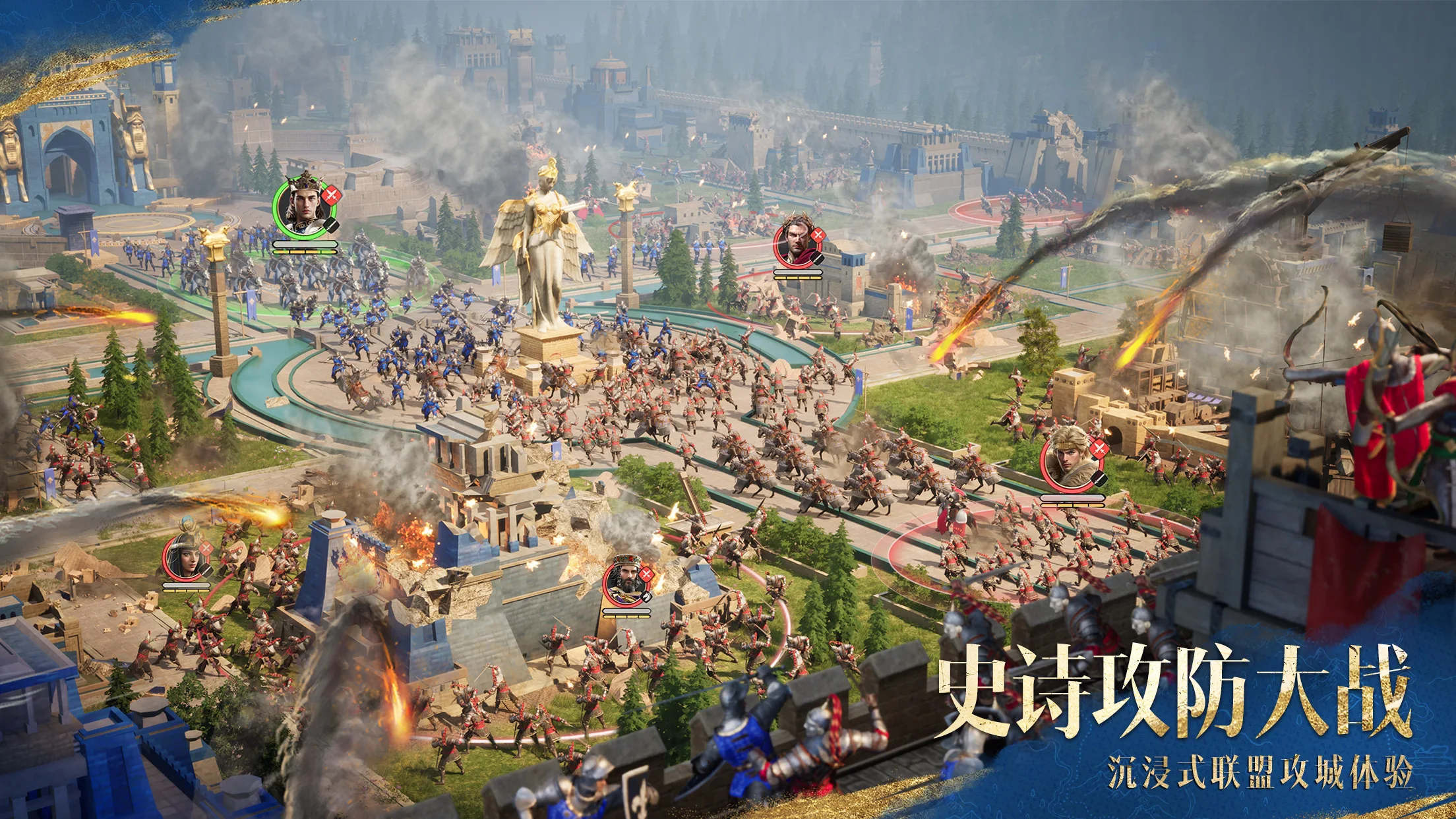Select the sword ability icon under the blue army commander's portrait
Screen dimensions: 1456x819
(x=332, y=225)
